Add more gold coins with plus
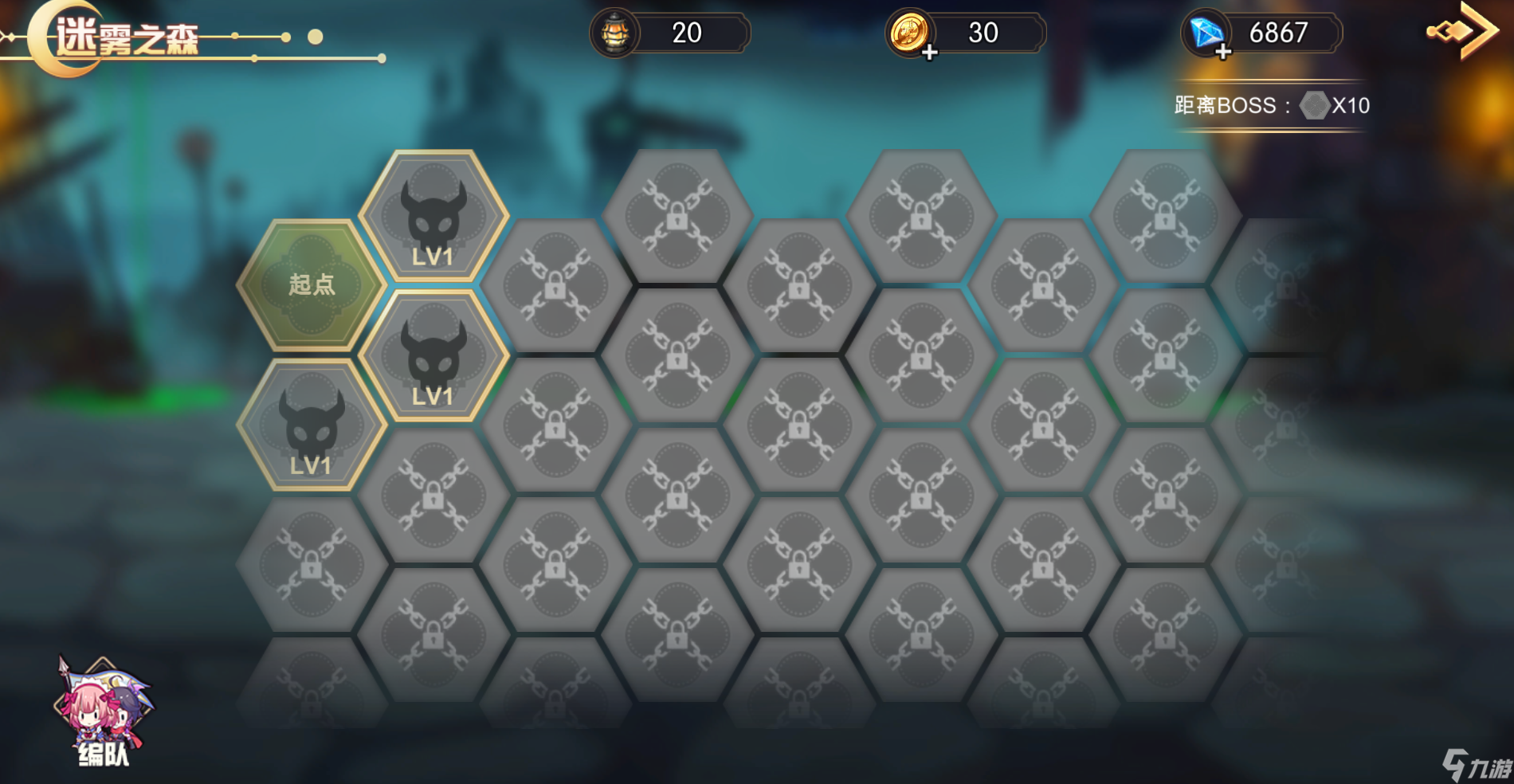Viewport: 1514px width, 784px height. coord(929,53)
